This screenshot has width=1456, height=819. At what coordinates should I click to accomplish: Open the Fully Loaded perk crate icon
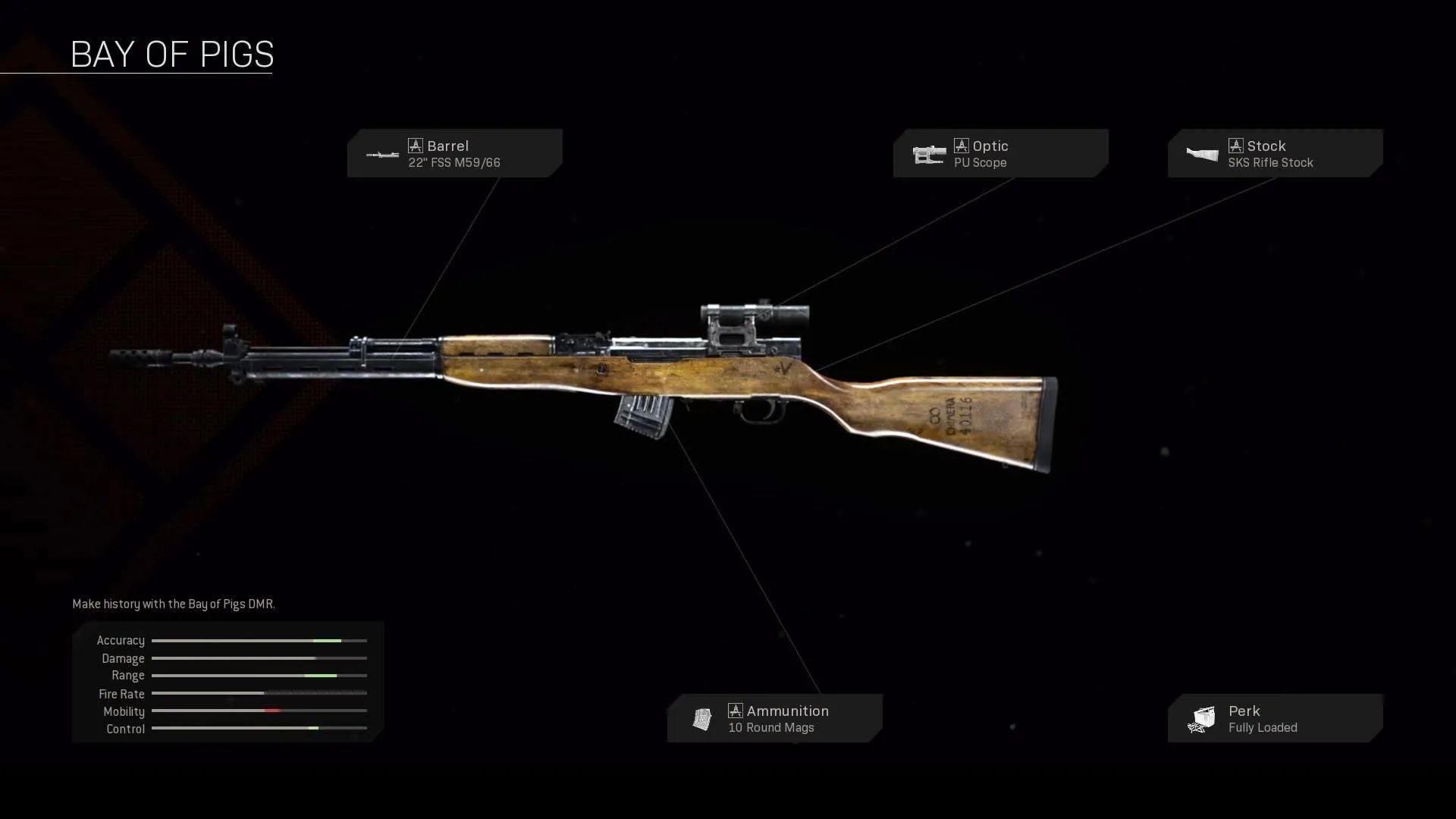pyautogui.click(x=1202, y=718)
